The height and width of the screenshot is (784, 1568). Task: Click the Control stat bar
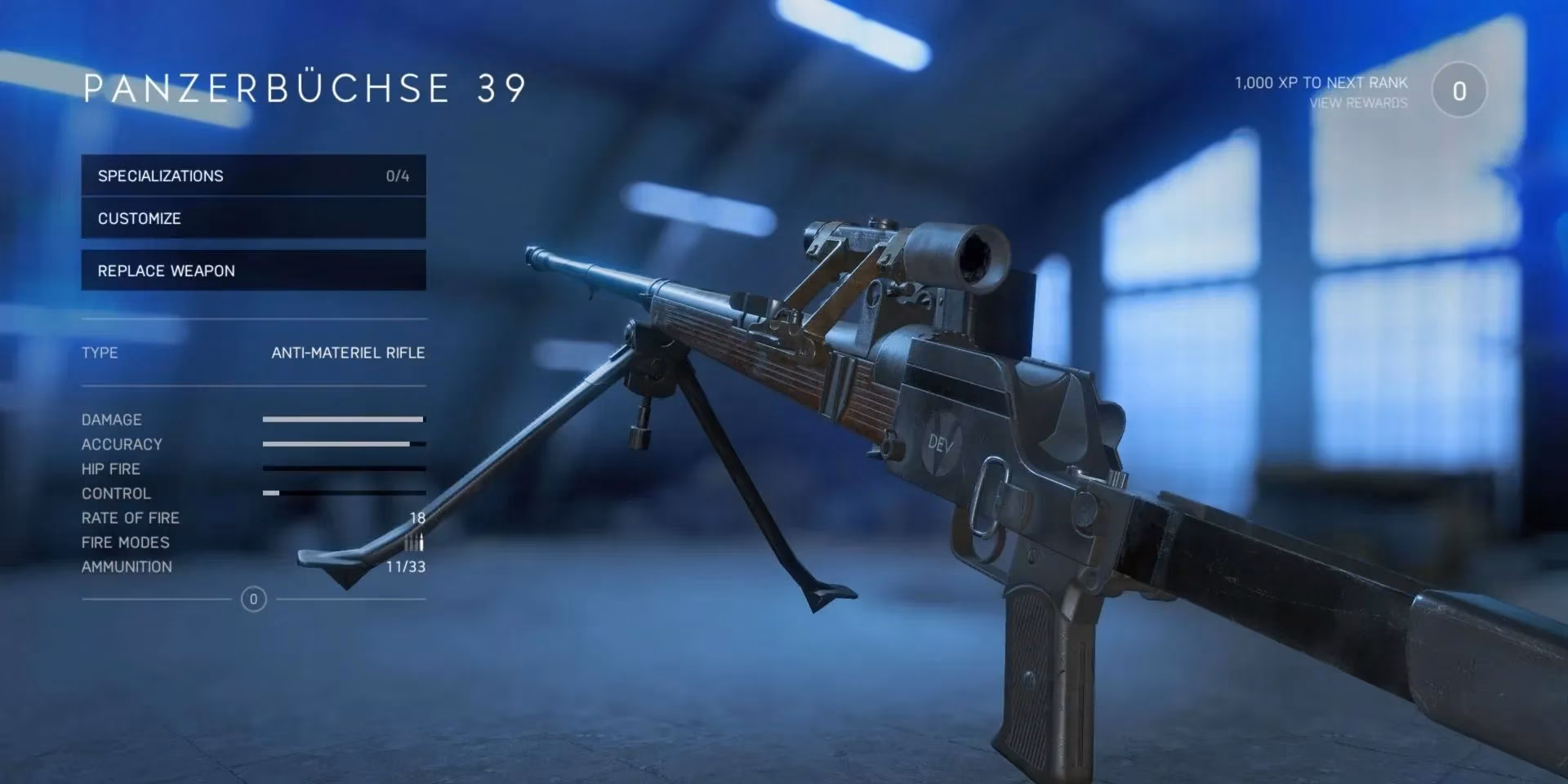343,493
